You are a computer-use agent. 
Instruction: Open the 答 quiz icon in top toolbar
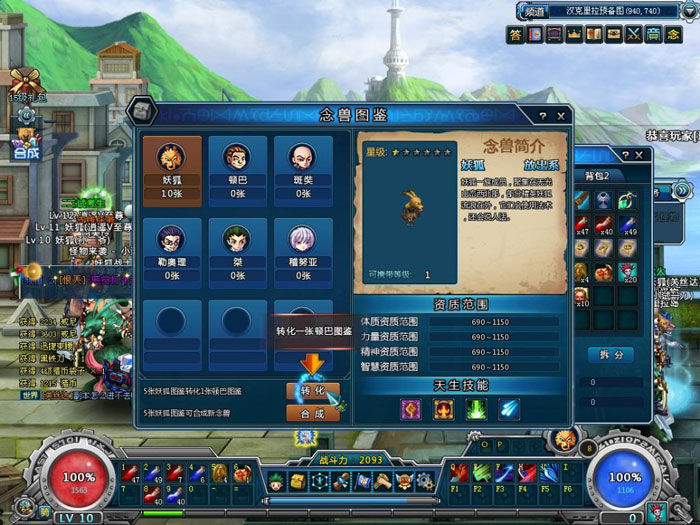point(515,34)
